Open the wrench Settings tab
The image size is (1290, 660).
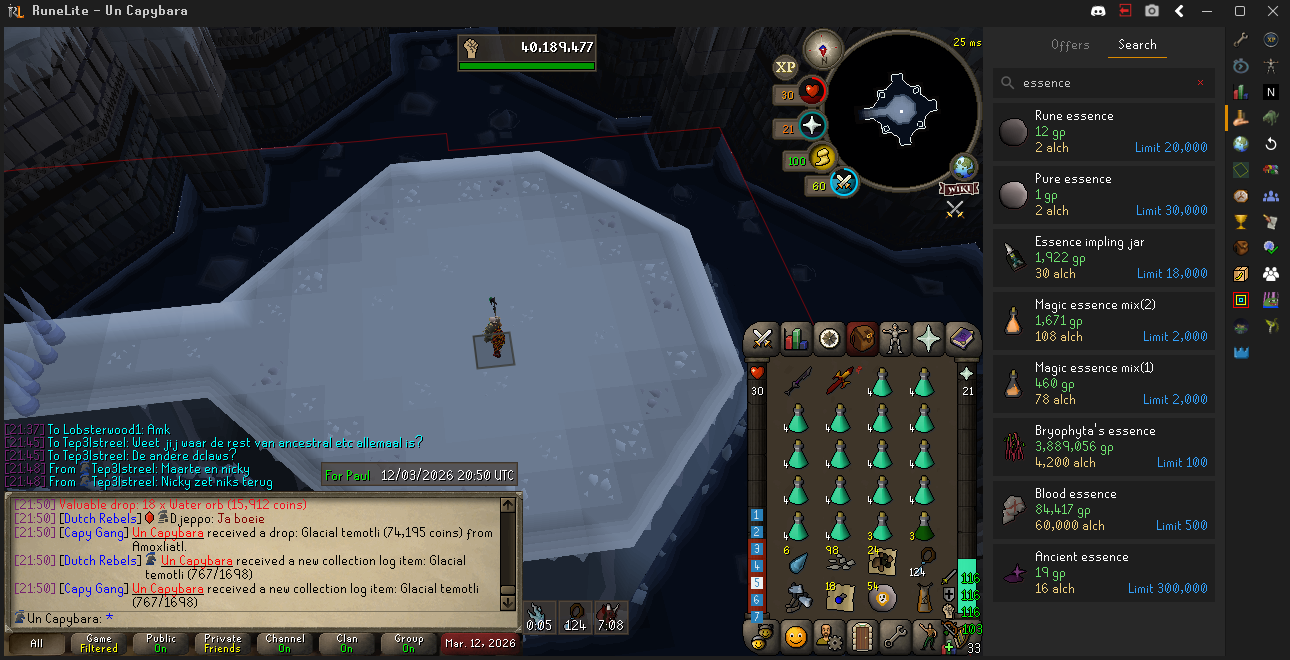(x=895, y=636)
